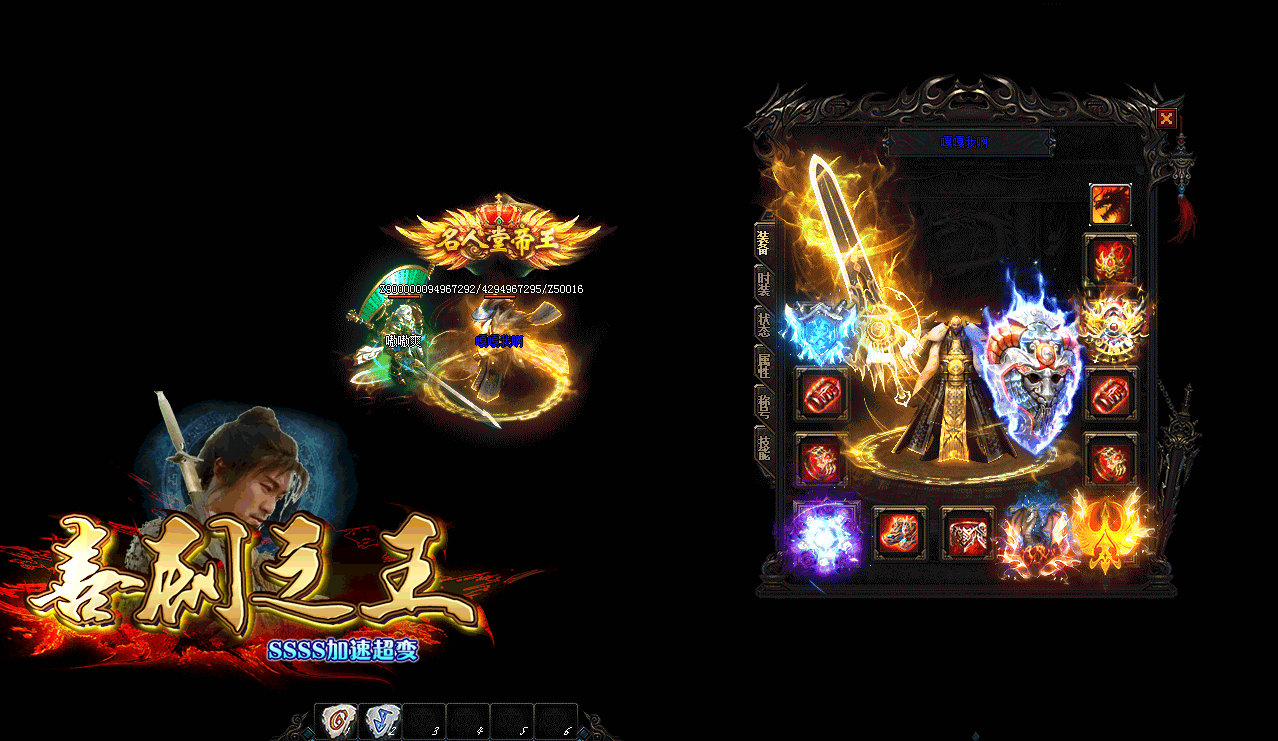Choose the golden phoenix flame slot
The image size is (1278, 741).
pos(1108,532)
